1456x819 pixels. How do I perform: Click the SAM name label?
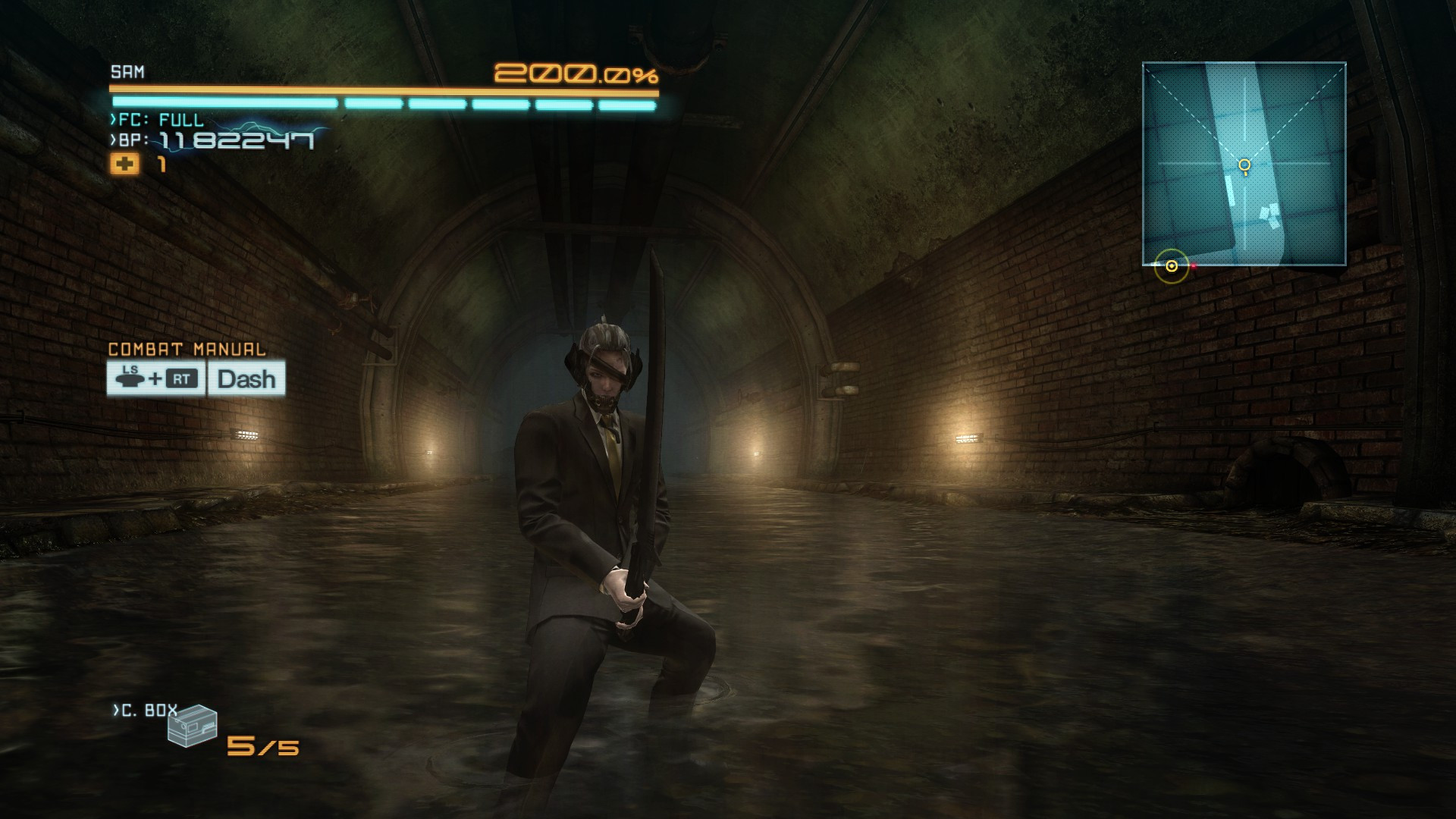(127, 72)
